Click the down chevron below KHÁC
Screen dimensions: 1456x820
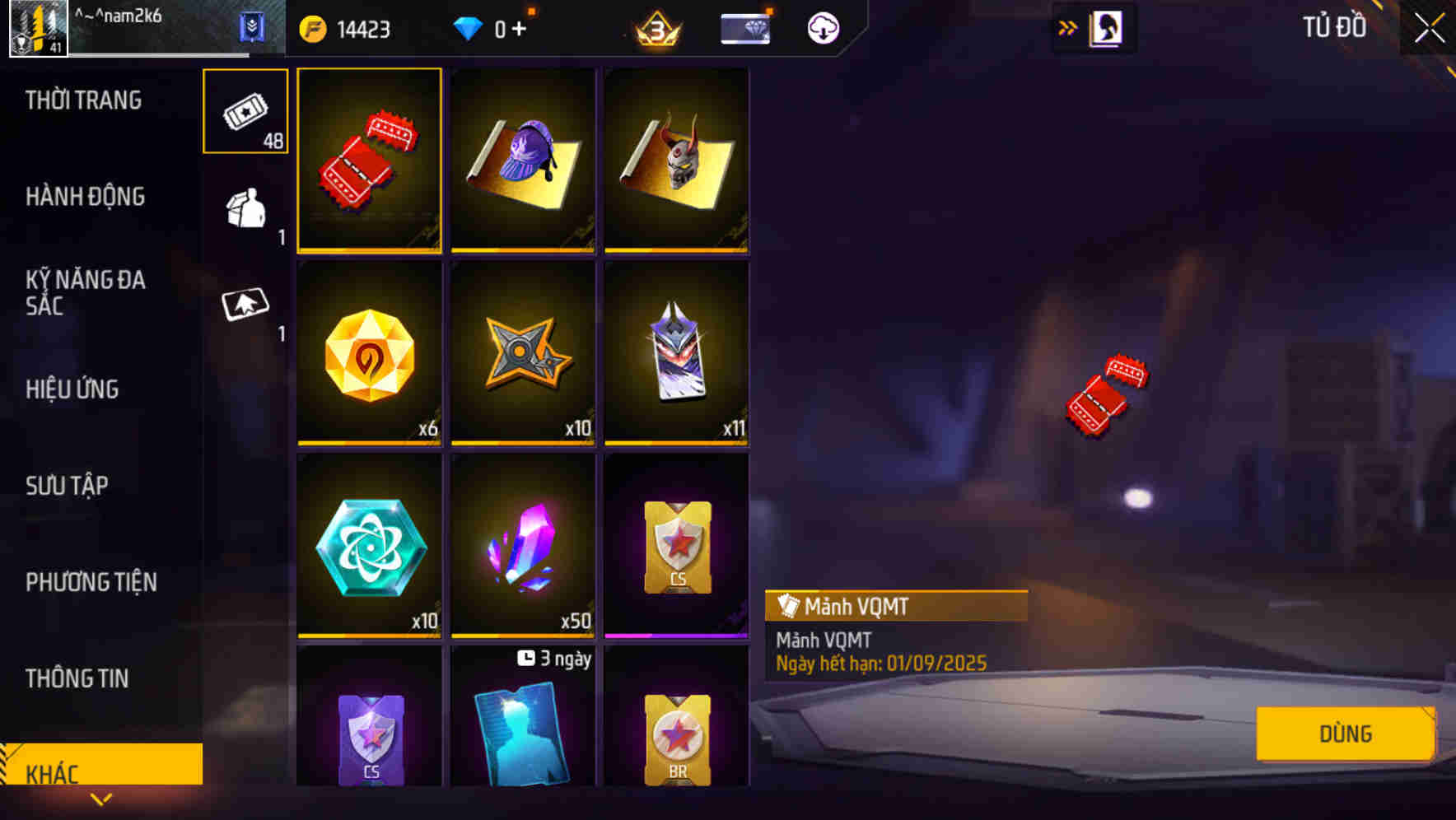tap(100, 799)
